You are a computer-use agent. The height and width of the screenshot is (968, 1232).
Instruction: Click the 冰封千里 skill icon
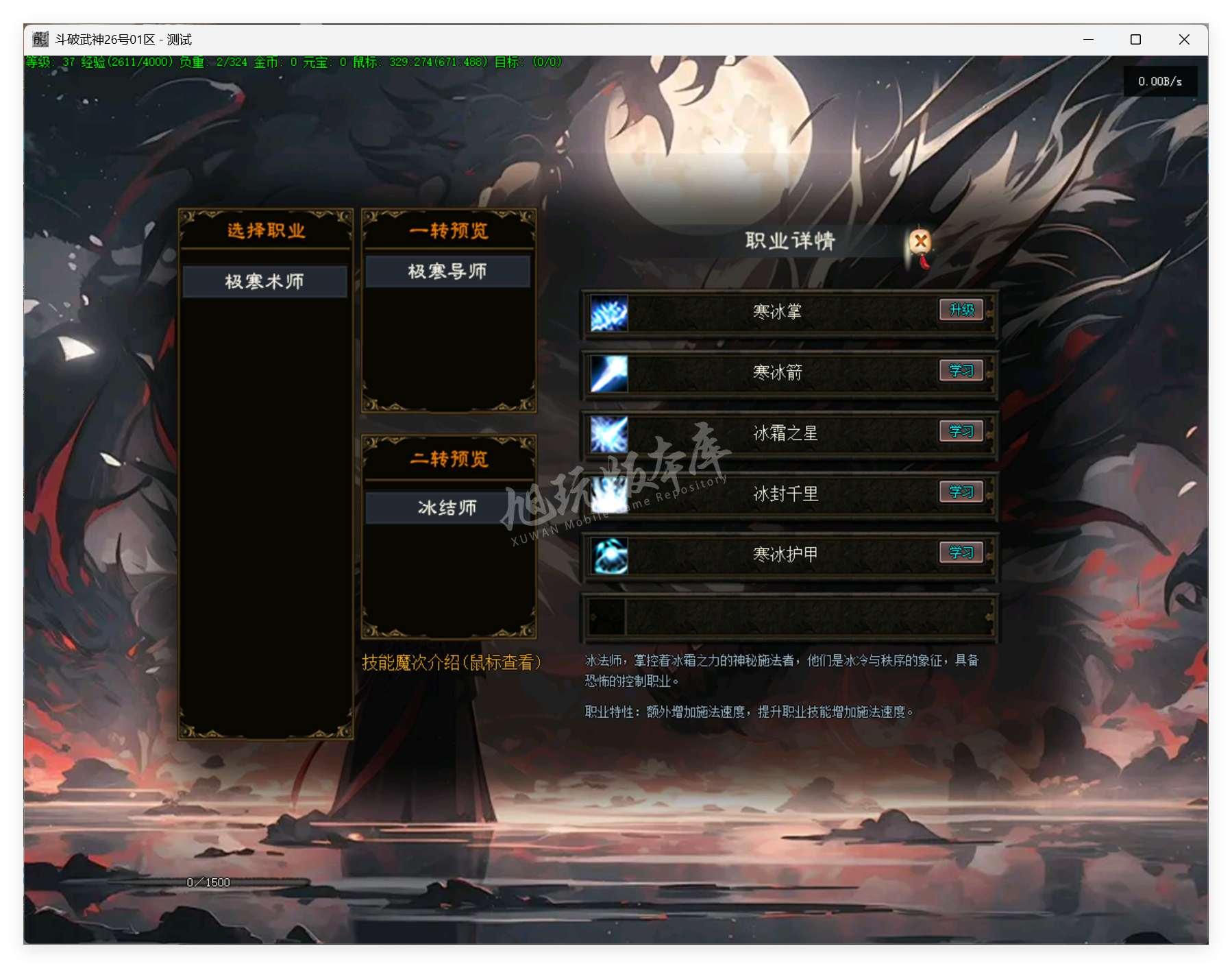click(x=608, y=494)
